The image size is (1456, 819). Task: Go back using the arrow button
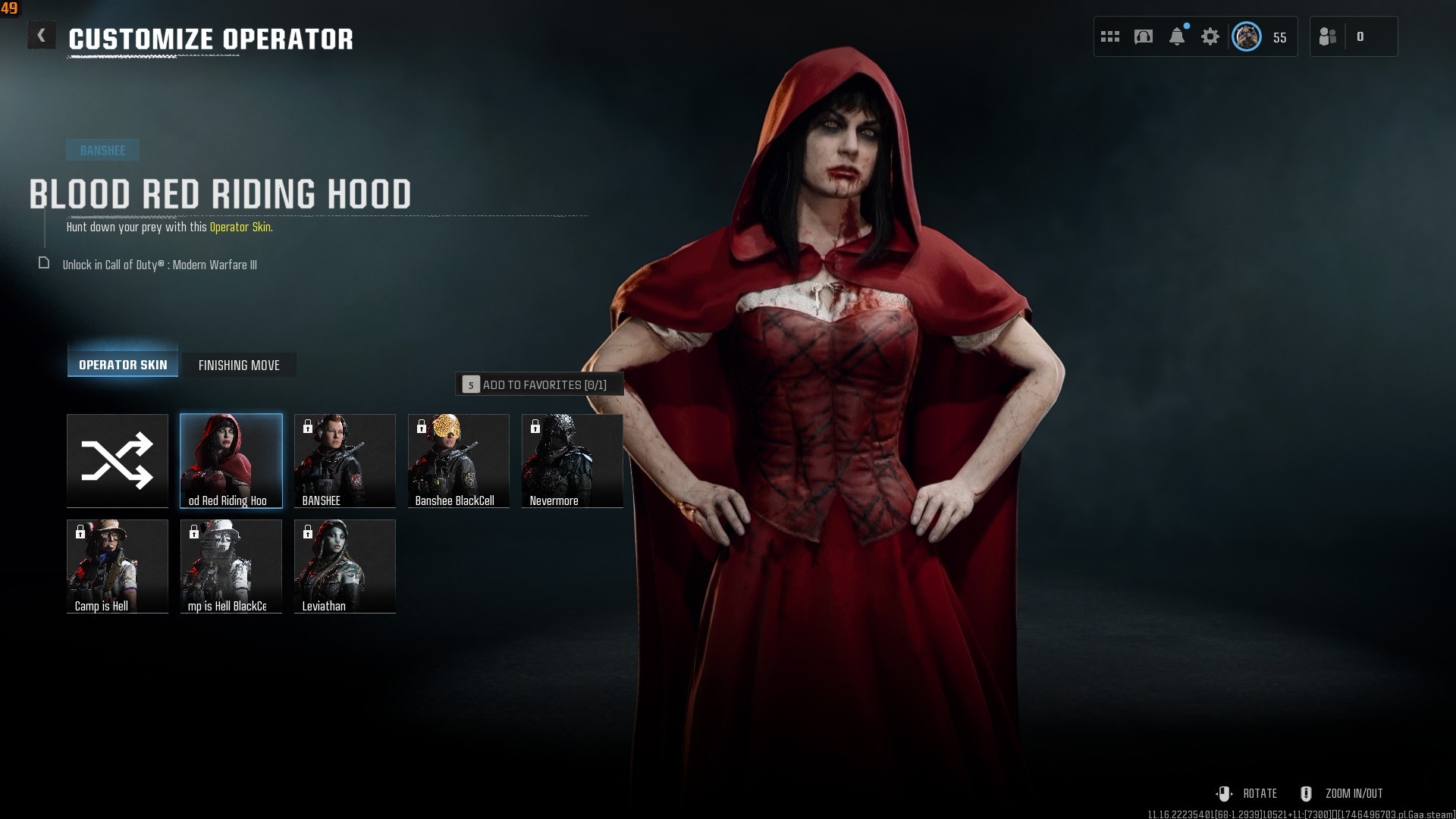click(x=42, y=36)
